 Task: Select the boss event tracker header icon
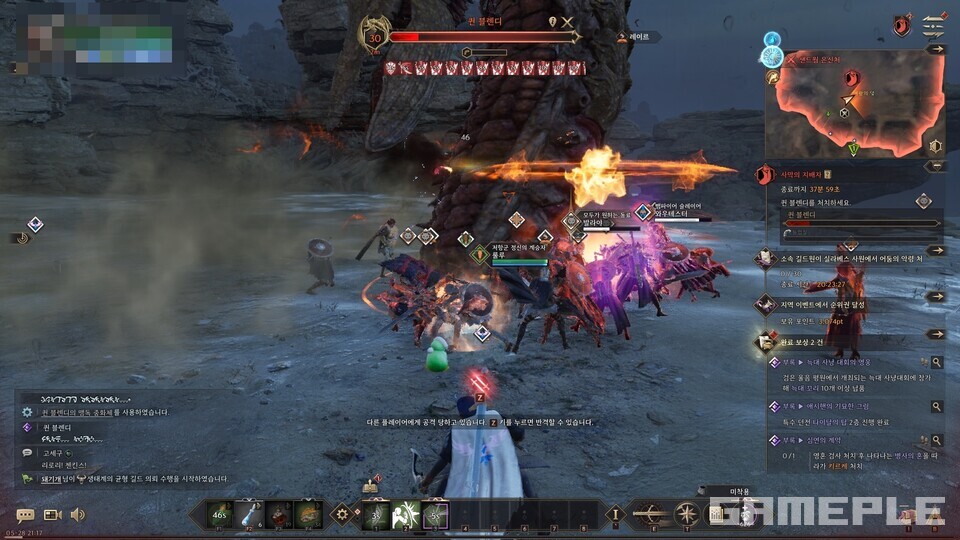765,175
